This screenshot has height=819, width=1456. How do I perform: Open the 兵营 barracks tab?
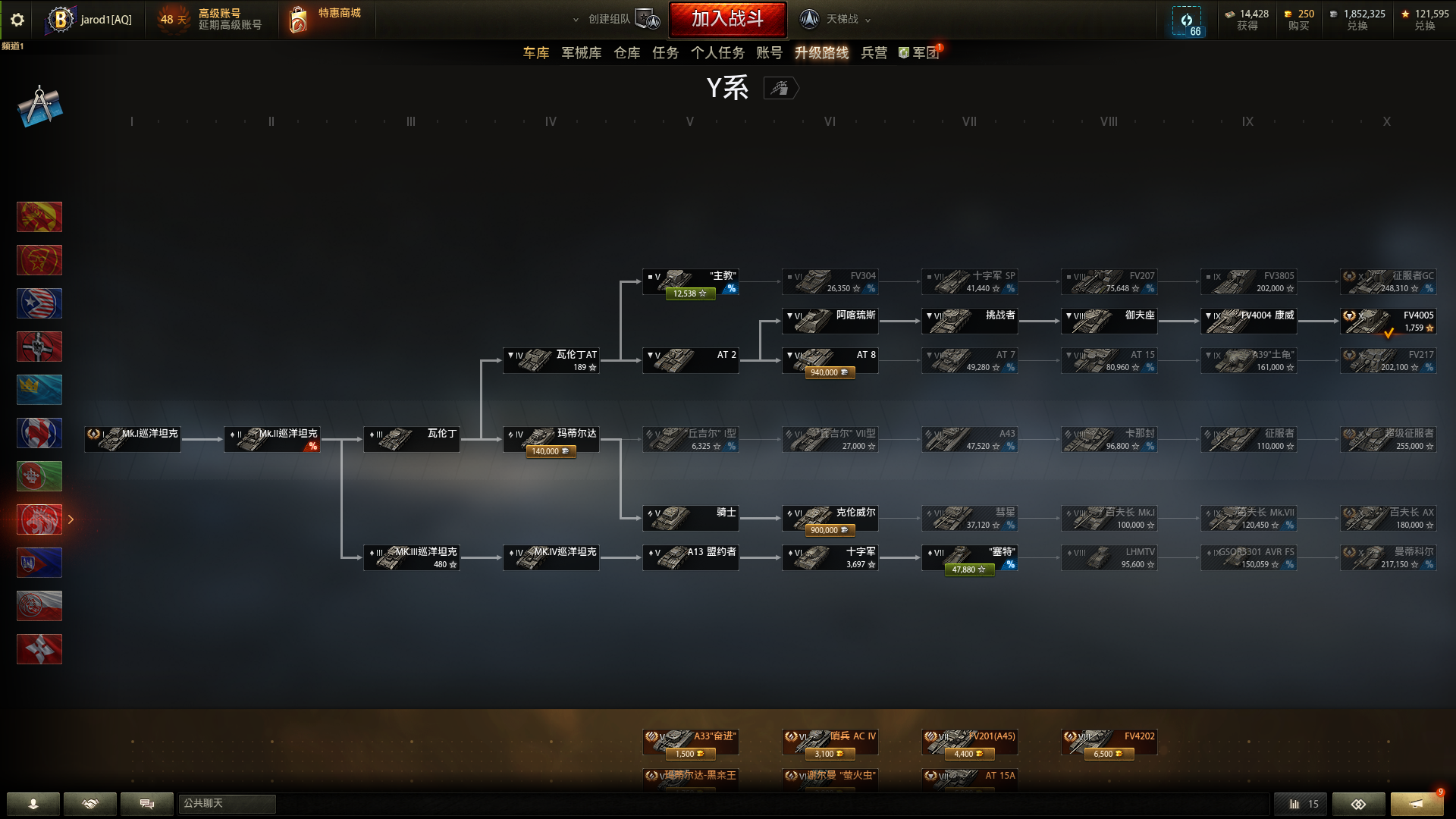(874, 53)
